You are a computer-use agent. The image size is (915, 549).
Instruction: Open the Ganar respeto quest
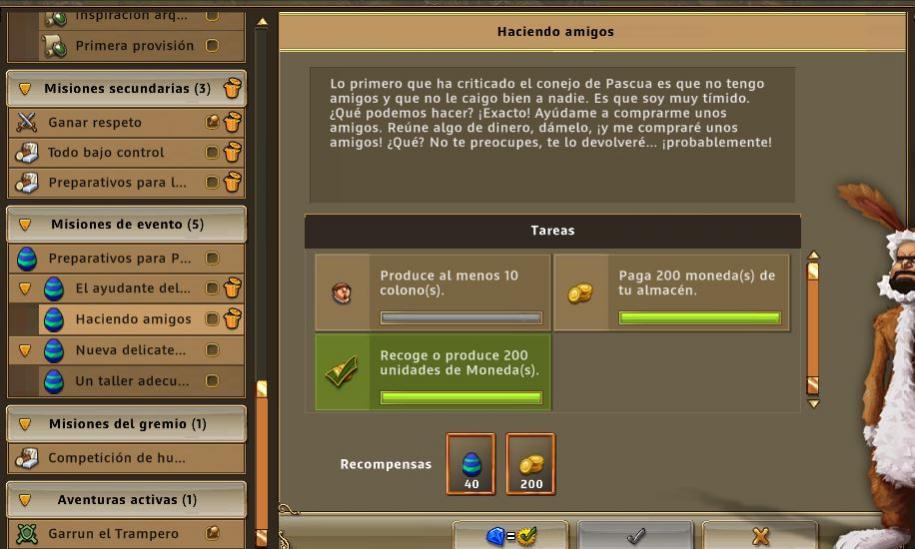[x=95, y=123]
